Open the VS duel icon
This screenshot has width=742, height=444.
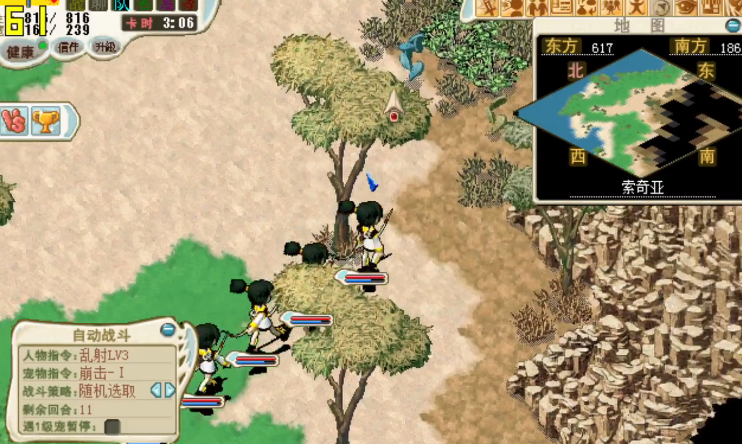coord(12,121)
